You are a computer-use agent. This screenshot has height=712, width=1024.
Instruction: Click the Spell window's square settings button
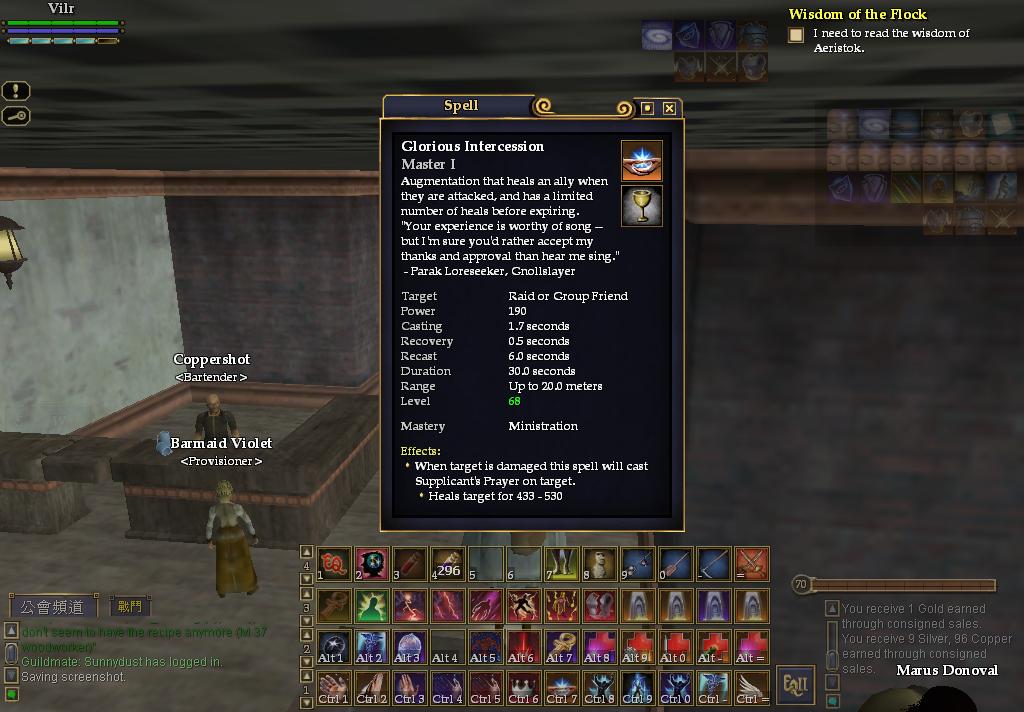click(647, 108)
